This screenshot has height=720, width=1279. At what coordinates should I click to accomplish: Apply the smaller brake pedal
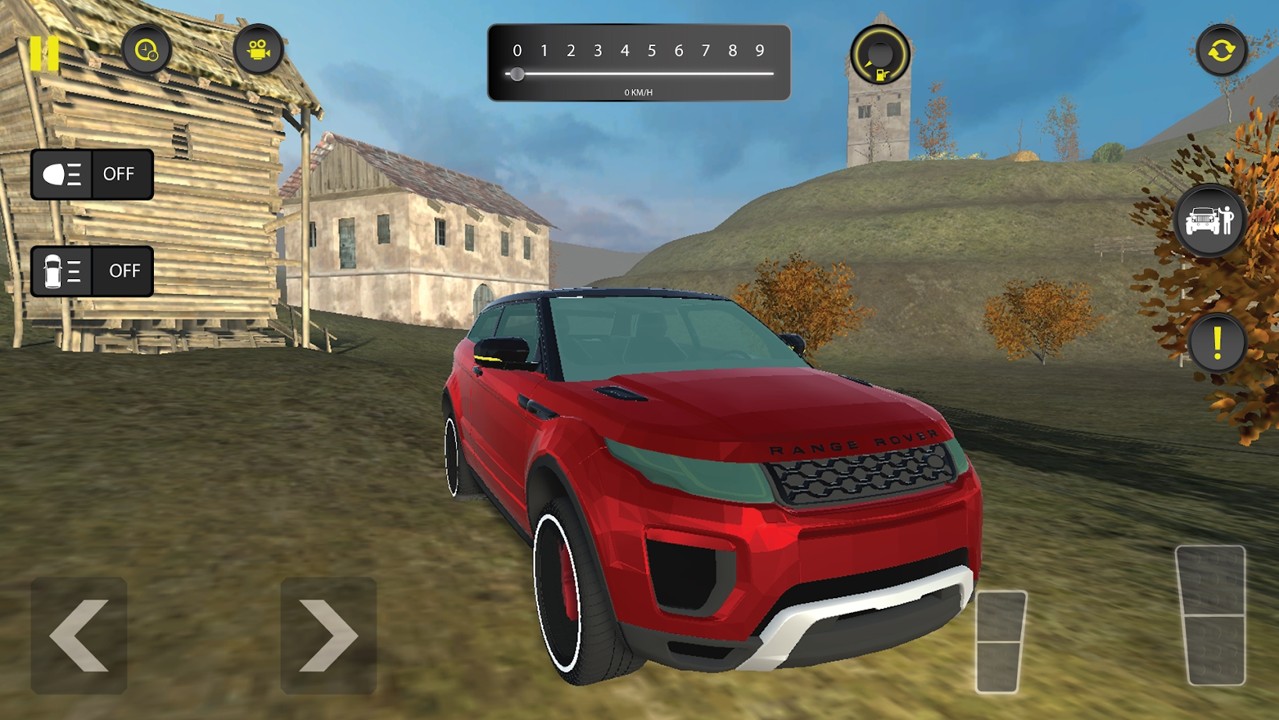click(x=1001, y=641)
